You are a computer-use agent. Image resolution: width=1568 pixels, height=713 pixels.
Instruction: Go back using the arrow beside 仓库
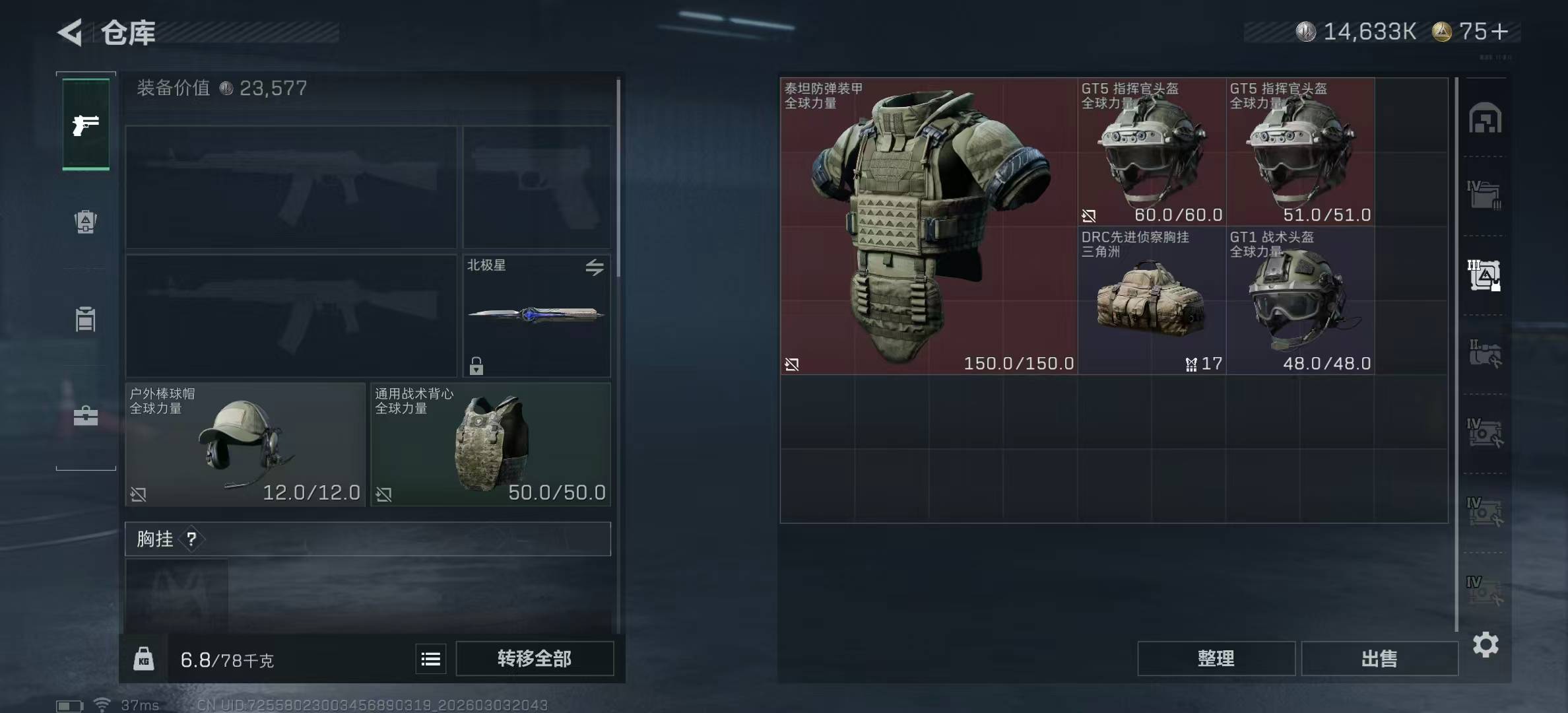tap(71, 32)
